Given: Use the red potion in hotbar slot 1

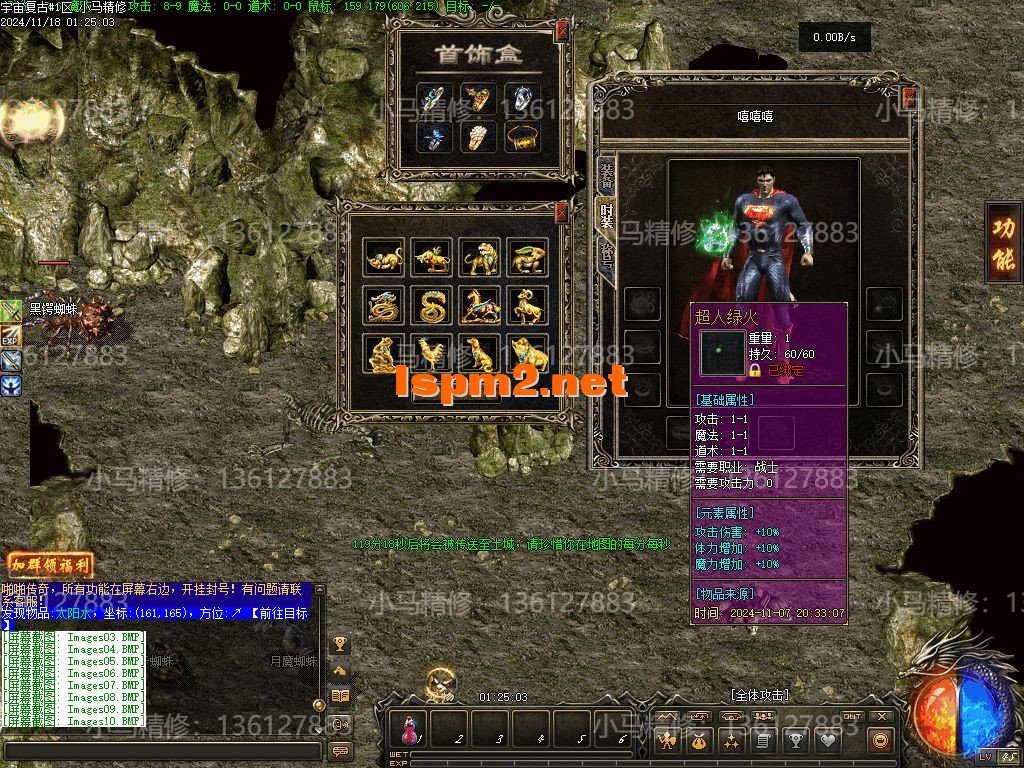Looking at the screenshot, I should pyautogui.click(x=409, y=728).
